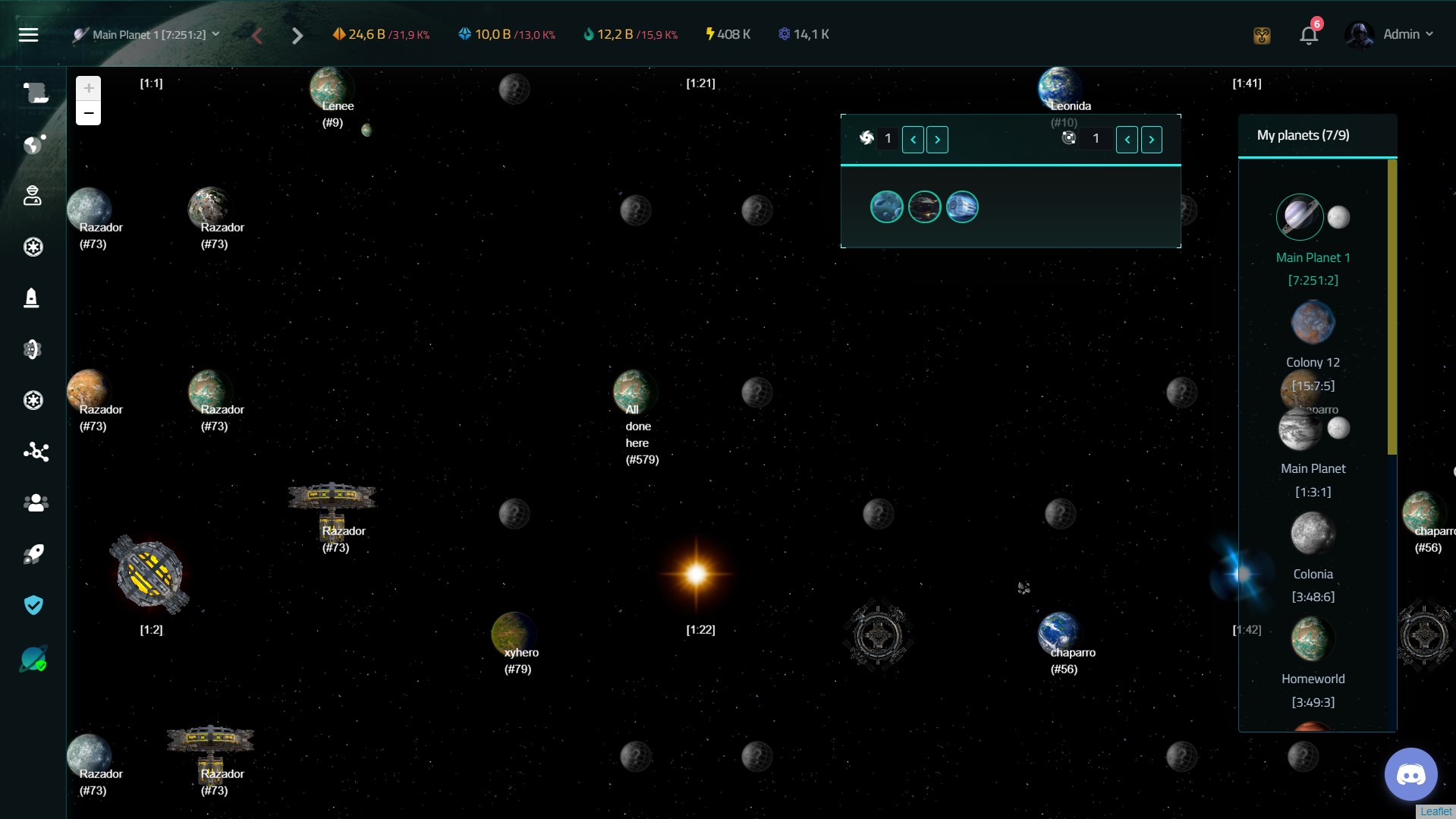The width and height of the screenshot is (1456, 819).
Task: Select Main Planet 1 in My planets
Action: pyautogui.click(x=1300, y=217)
